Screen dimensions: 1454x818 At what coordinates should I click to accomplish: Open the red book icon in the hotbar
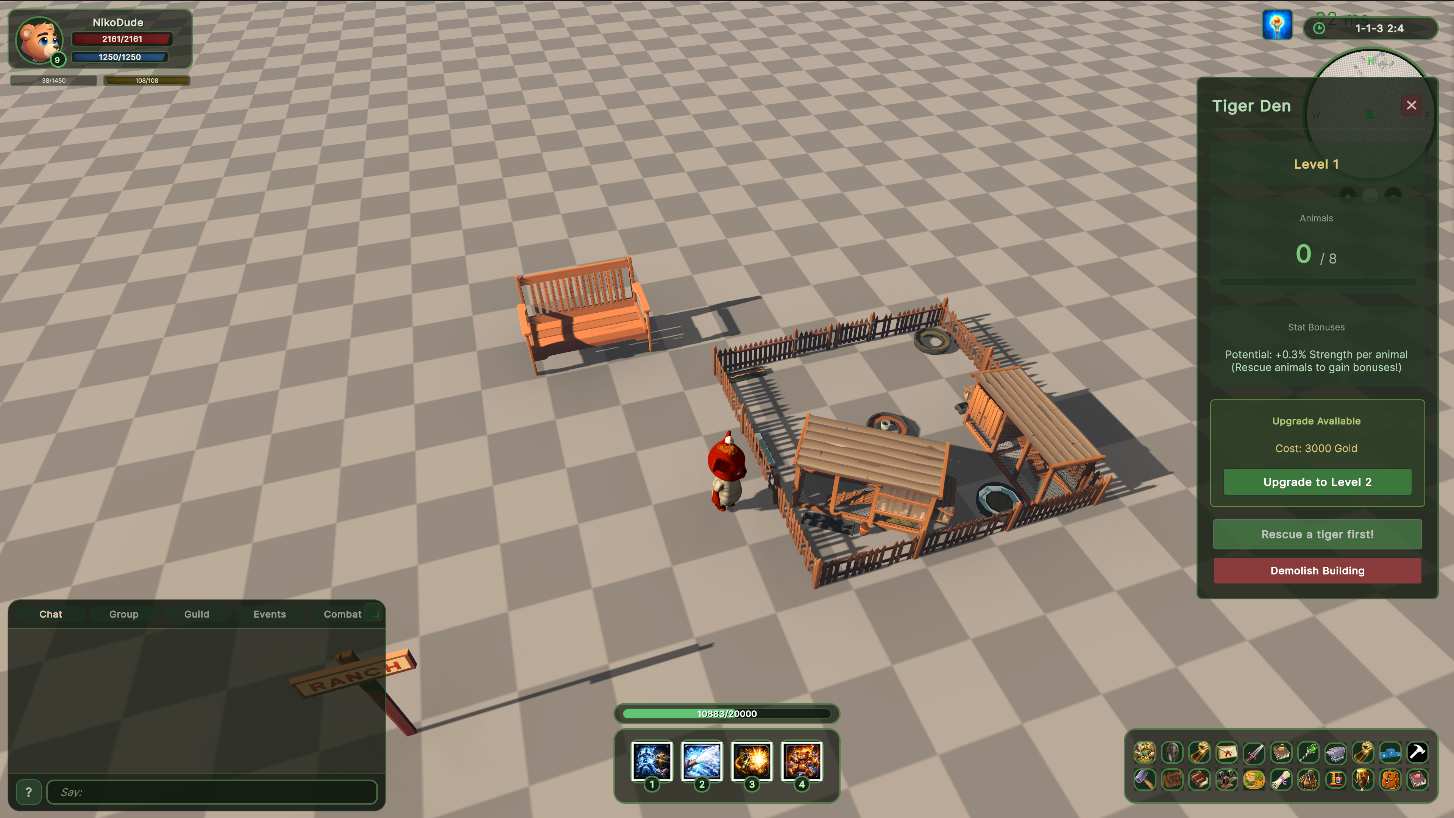click(1200, 779)
